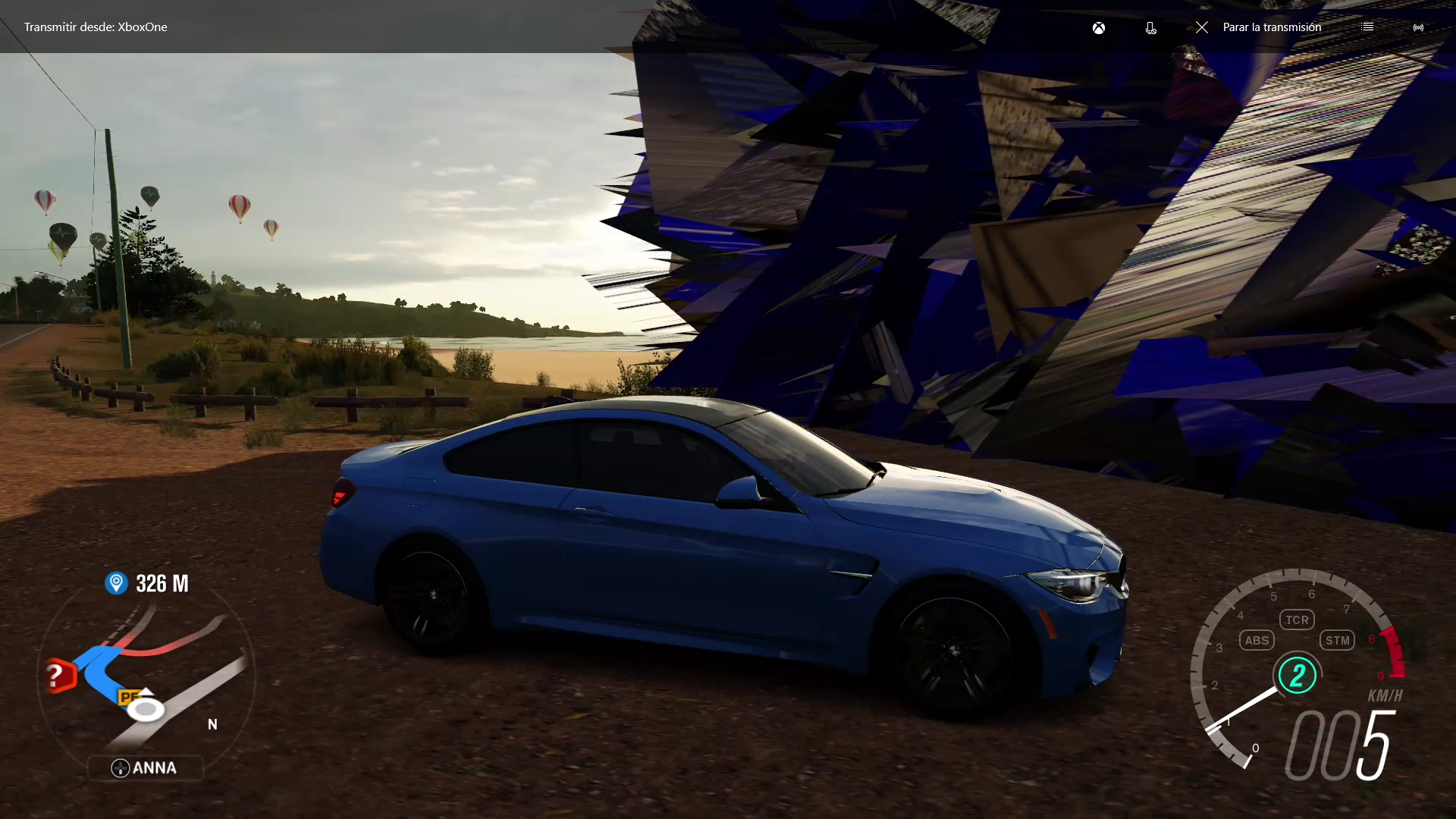Viewport: 1456px width, 819px height.
Task: Click the blue waypoint pin icon
Action: click(116, 582)
